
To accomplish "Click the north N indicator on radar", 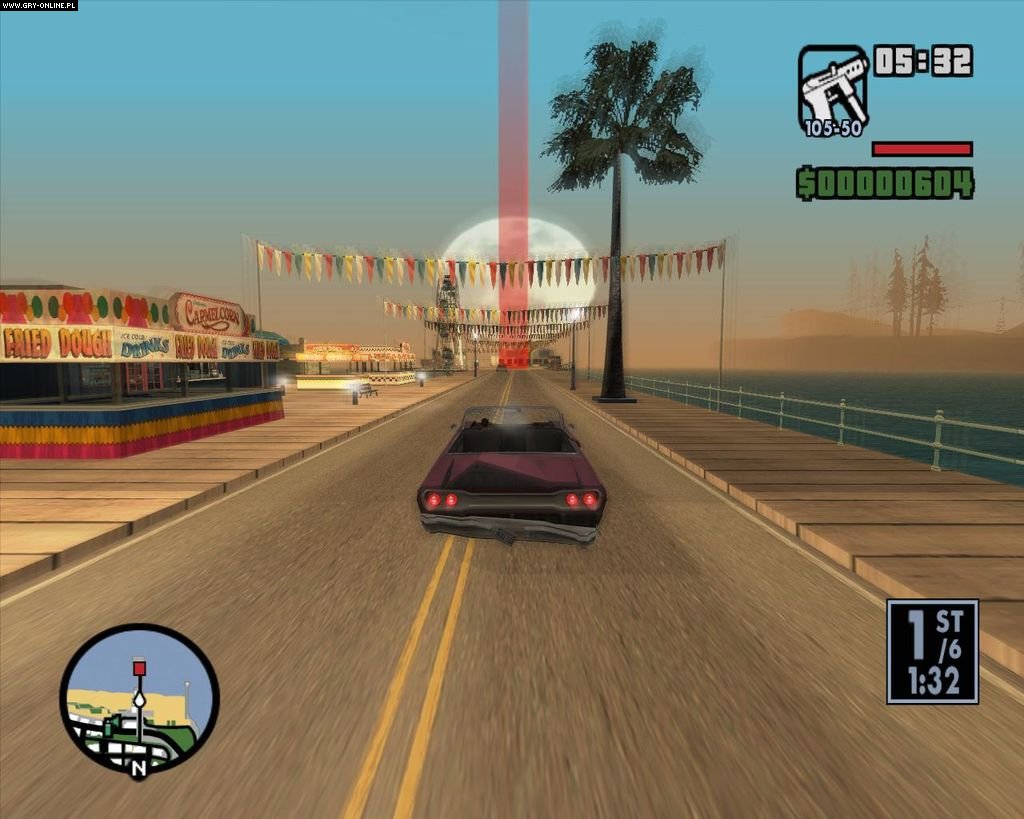I will coord(138,767).
